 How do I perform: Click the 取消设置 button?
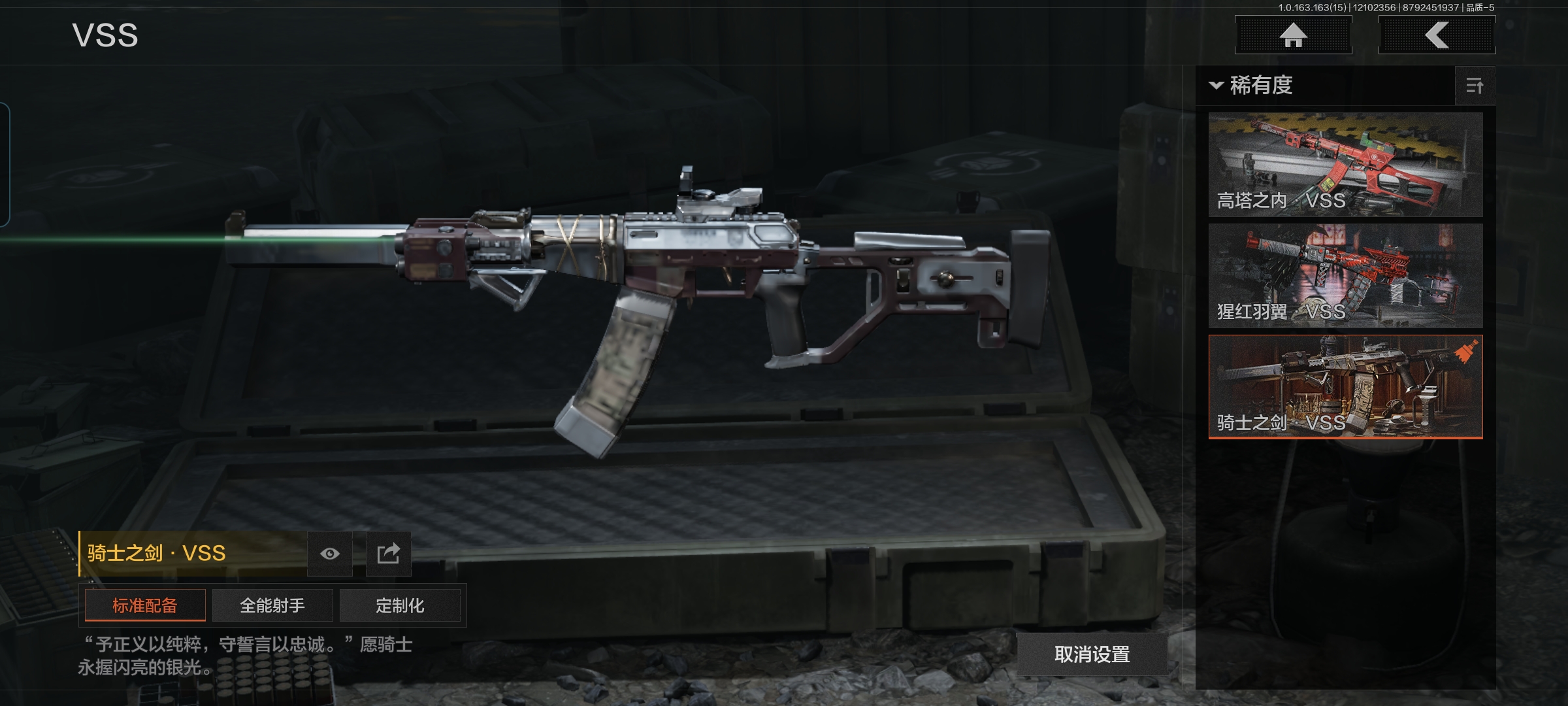pyautogui.click(x=1092, y=654)
